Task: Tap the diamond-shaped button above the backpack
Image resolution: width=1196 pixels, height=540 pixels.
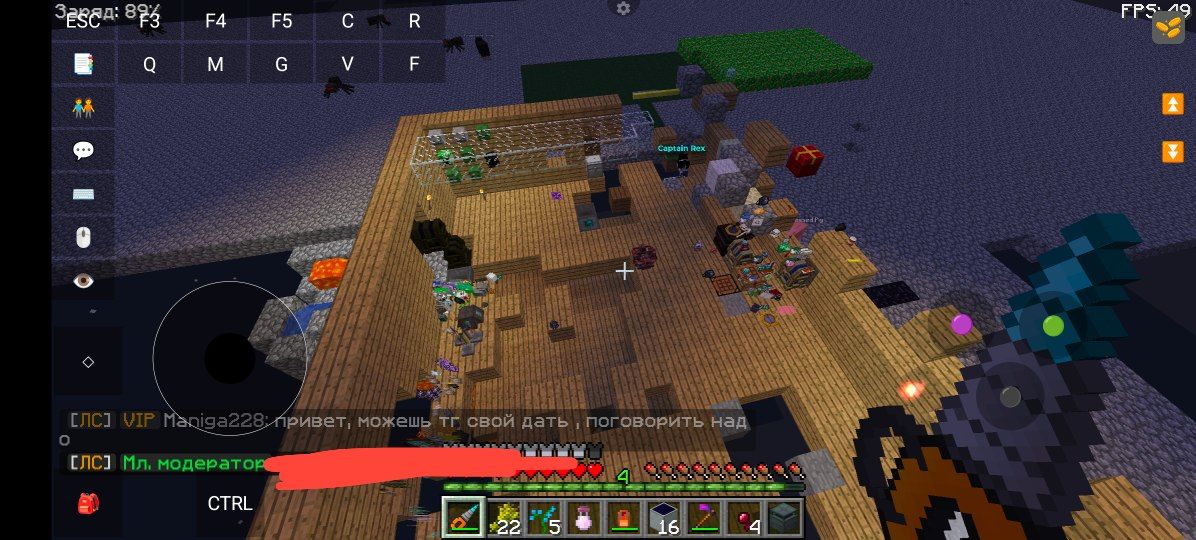Action: 88,362
